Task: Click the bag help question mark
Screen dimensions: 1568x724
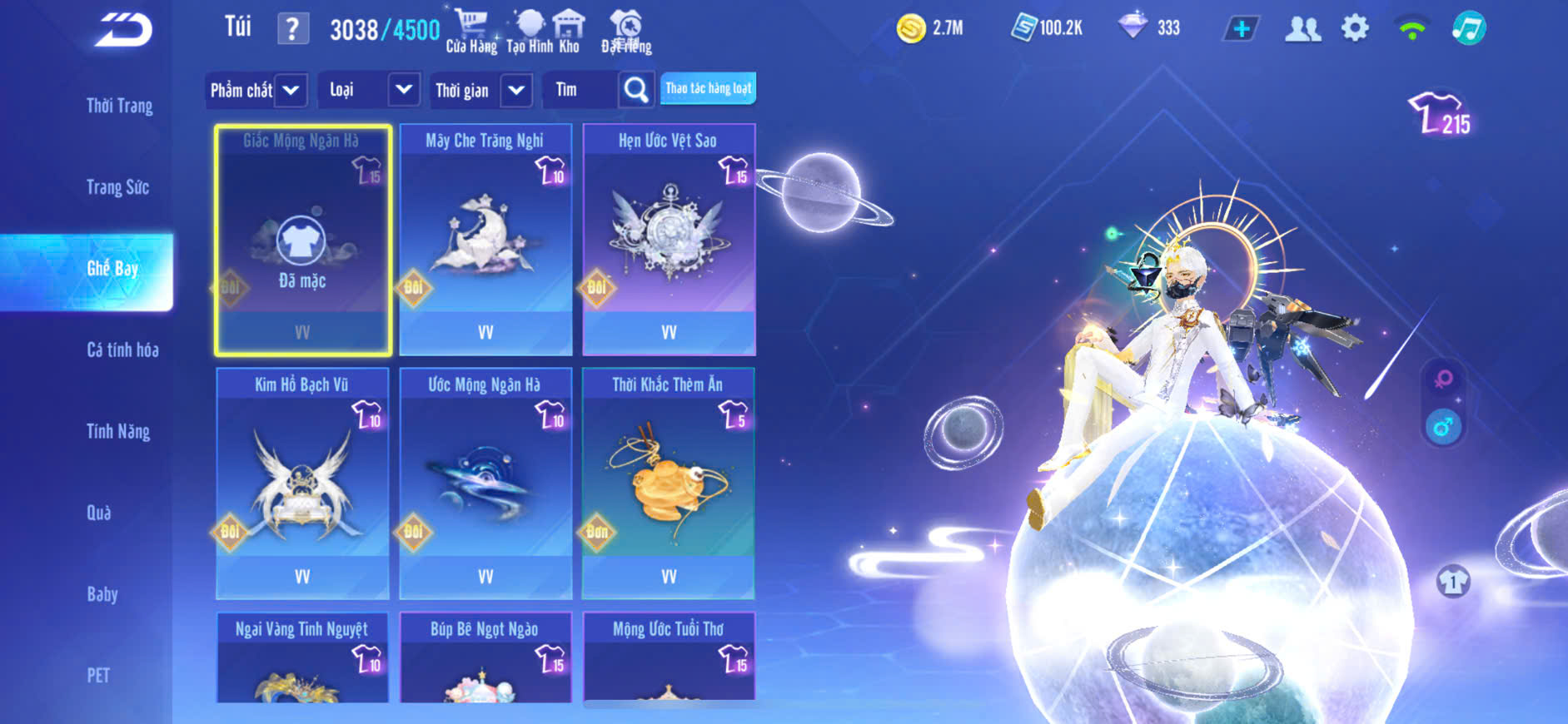Action: coord(292,29)
